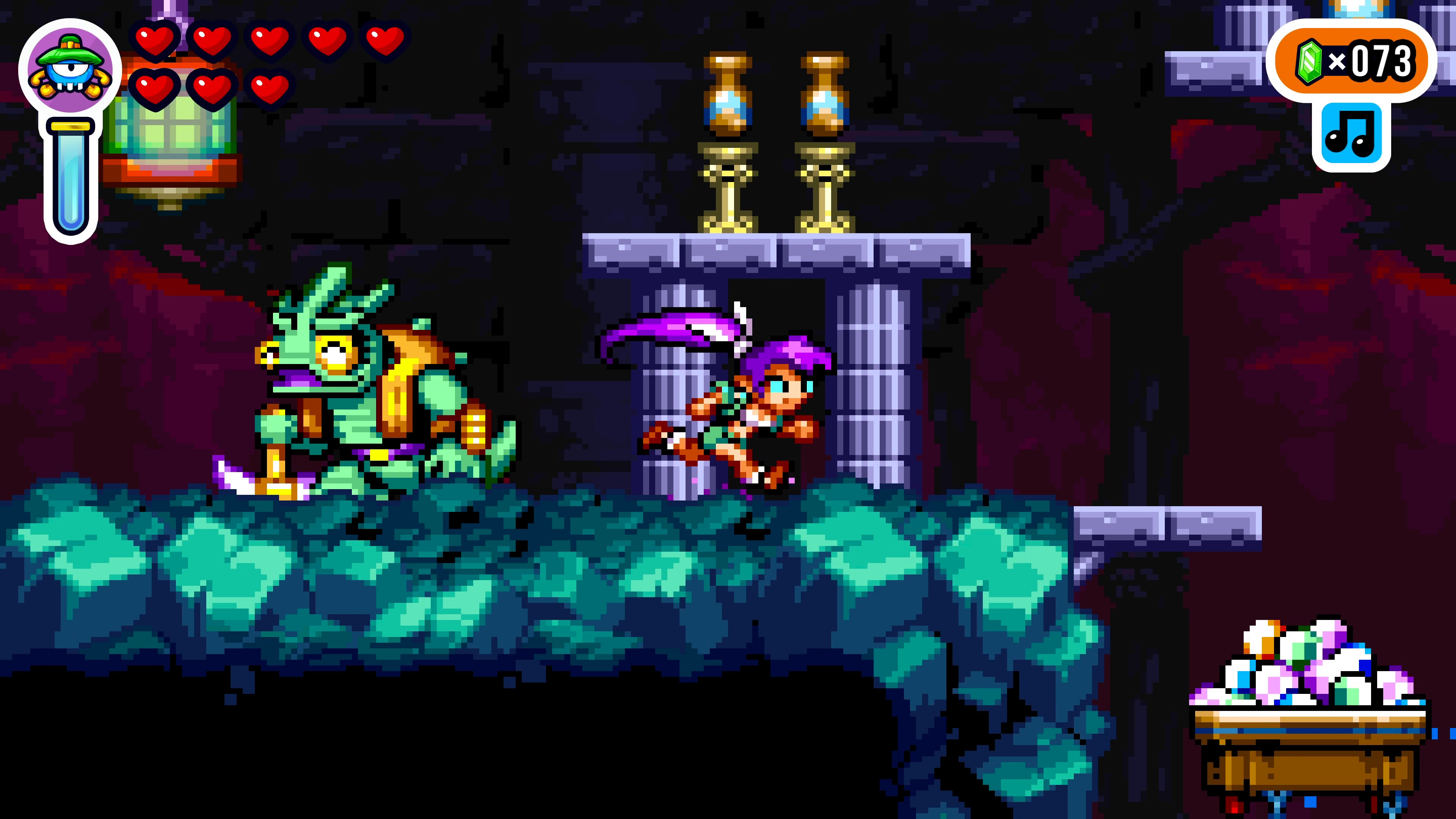Open the right golden vase on its pillar
Image resolution: width=1456 pixels, height=819 pixels.
pyautogui.click(x=824, y=93)
